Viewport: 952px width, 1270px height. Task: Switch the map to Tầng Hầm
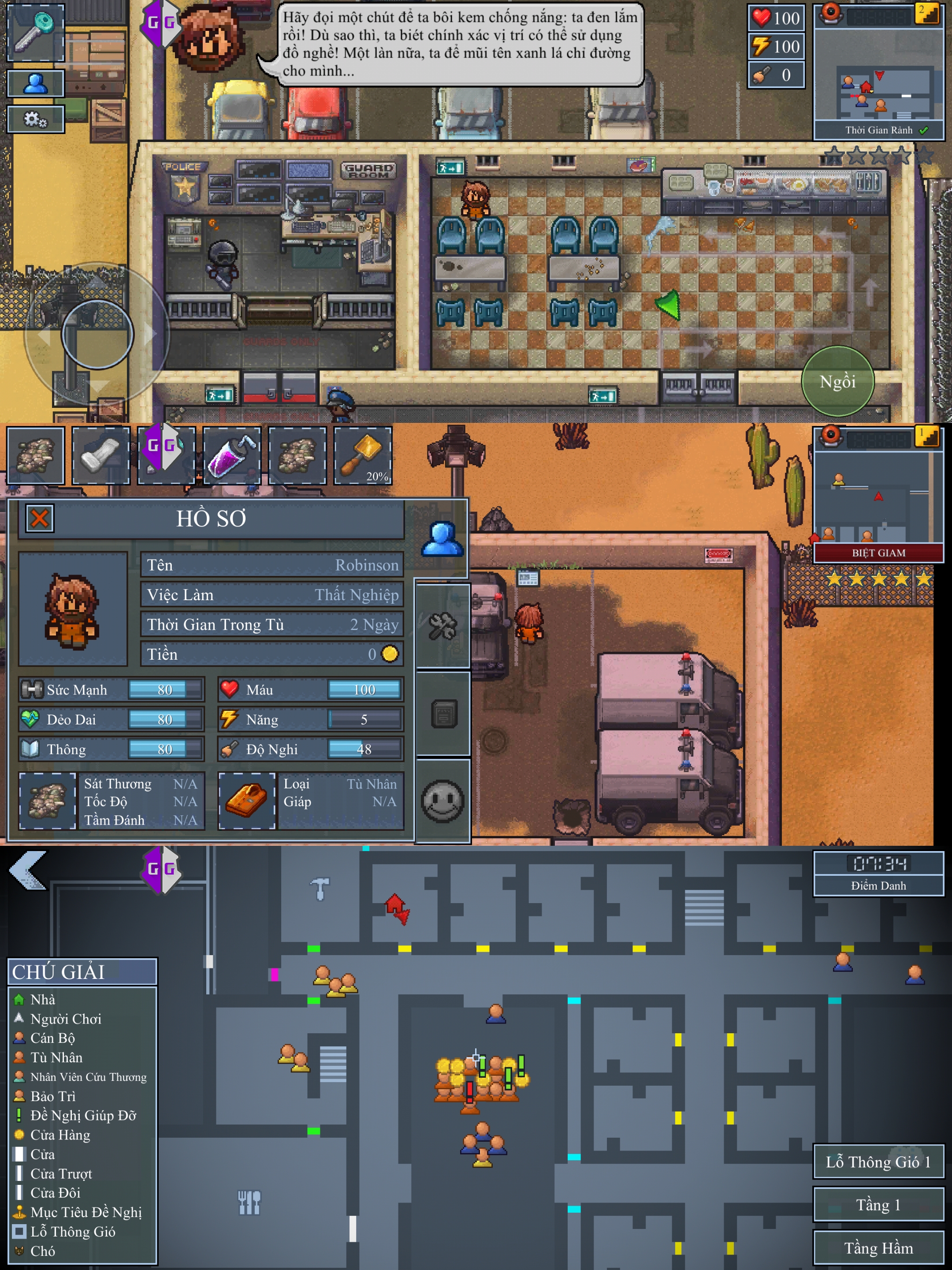(x=878, y=1248)
